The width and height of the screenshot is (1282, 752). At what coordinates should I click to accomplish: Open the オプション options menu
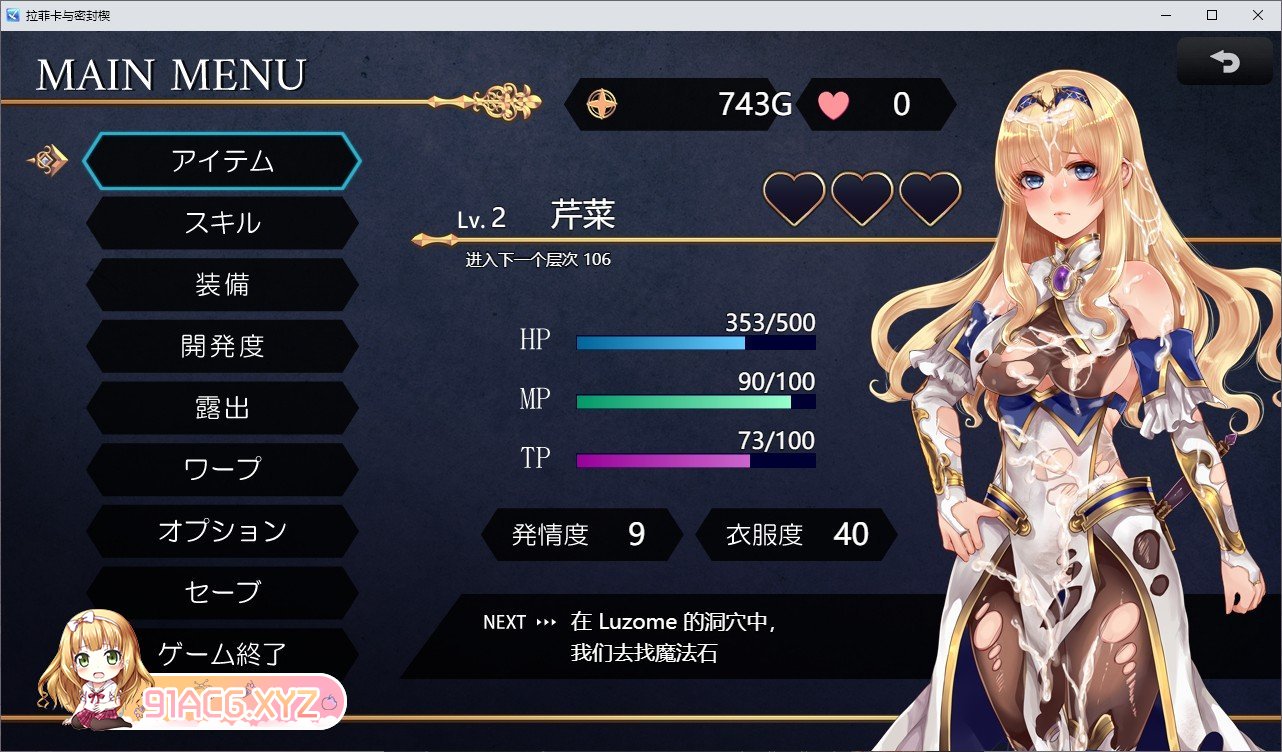coord(222,531)
